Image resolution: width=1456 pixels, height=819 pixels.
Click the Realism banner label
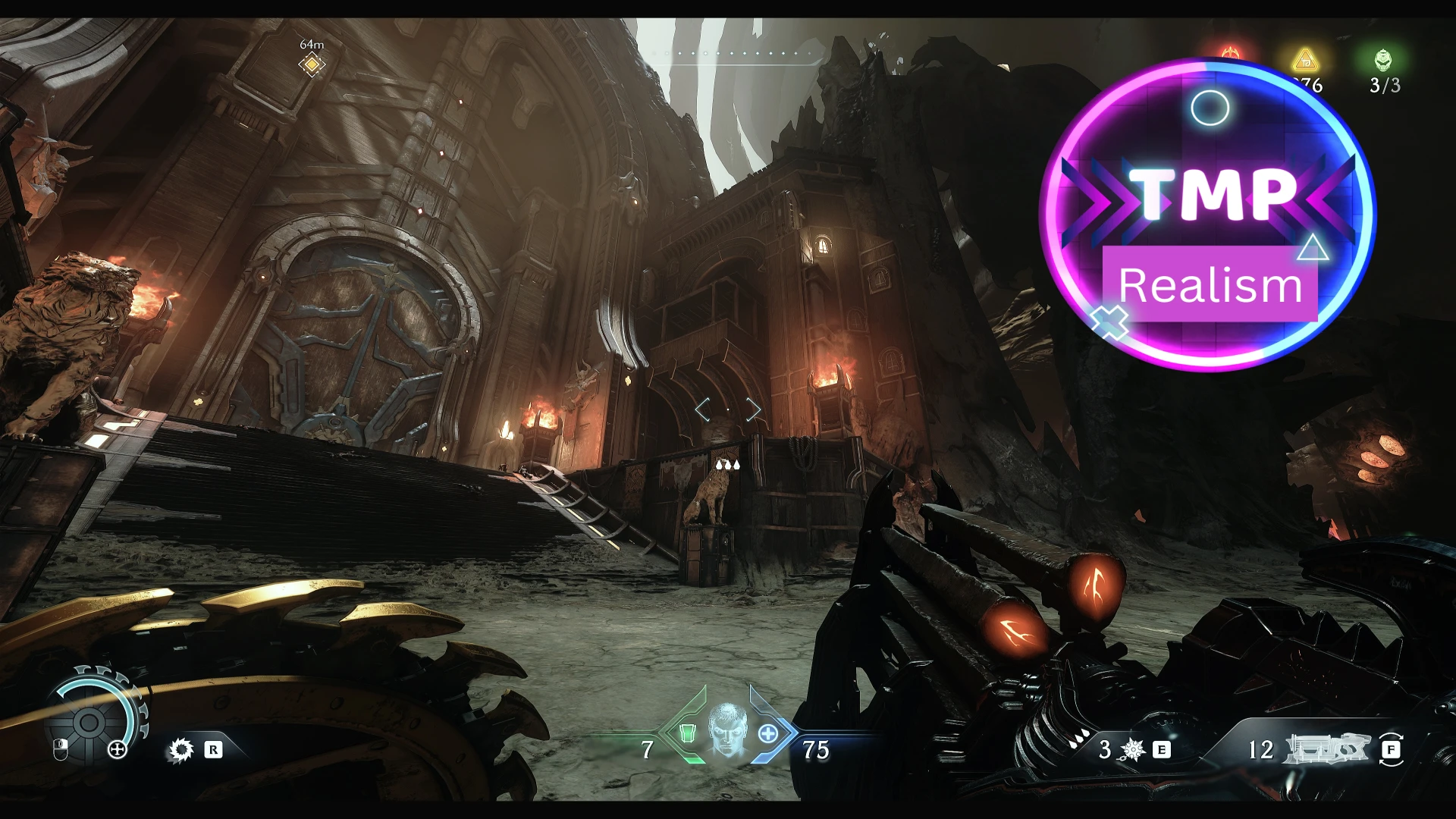click(x=1210, y=286)
